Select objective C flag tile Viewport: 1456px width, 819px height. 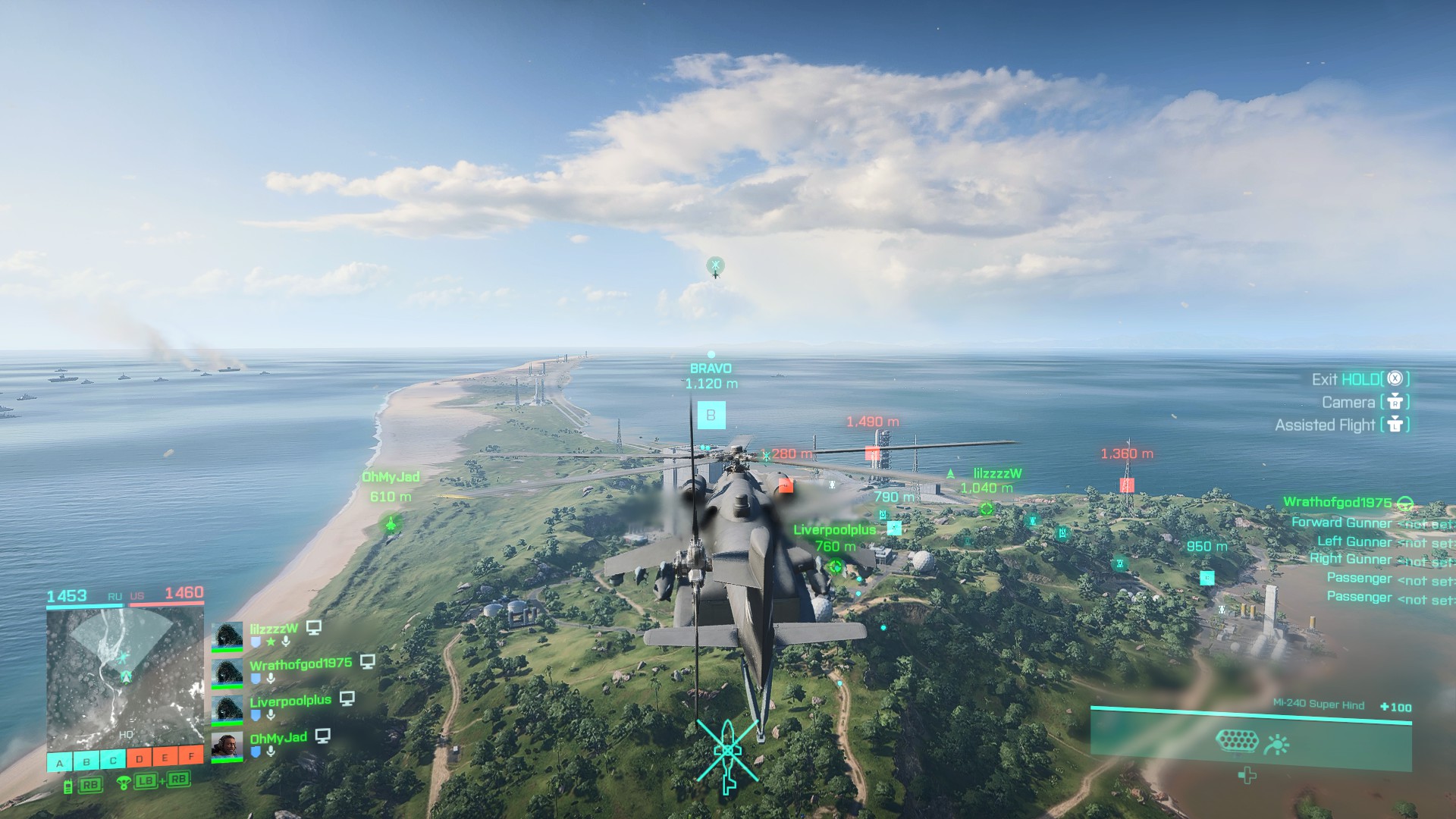pyautogui.click(x=113, y=761)
